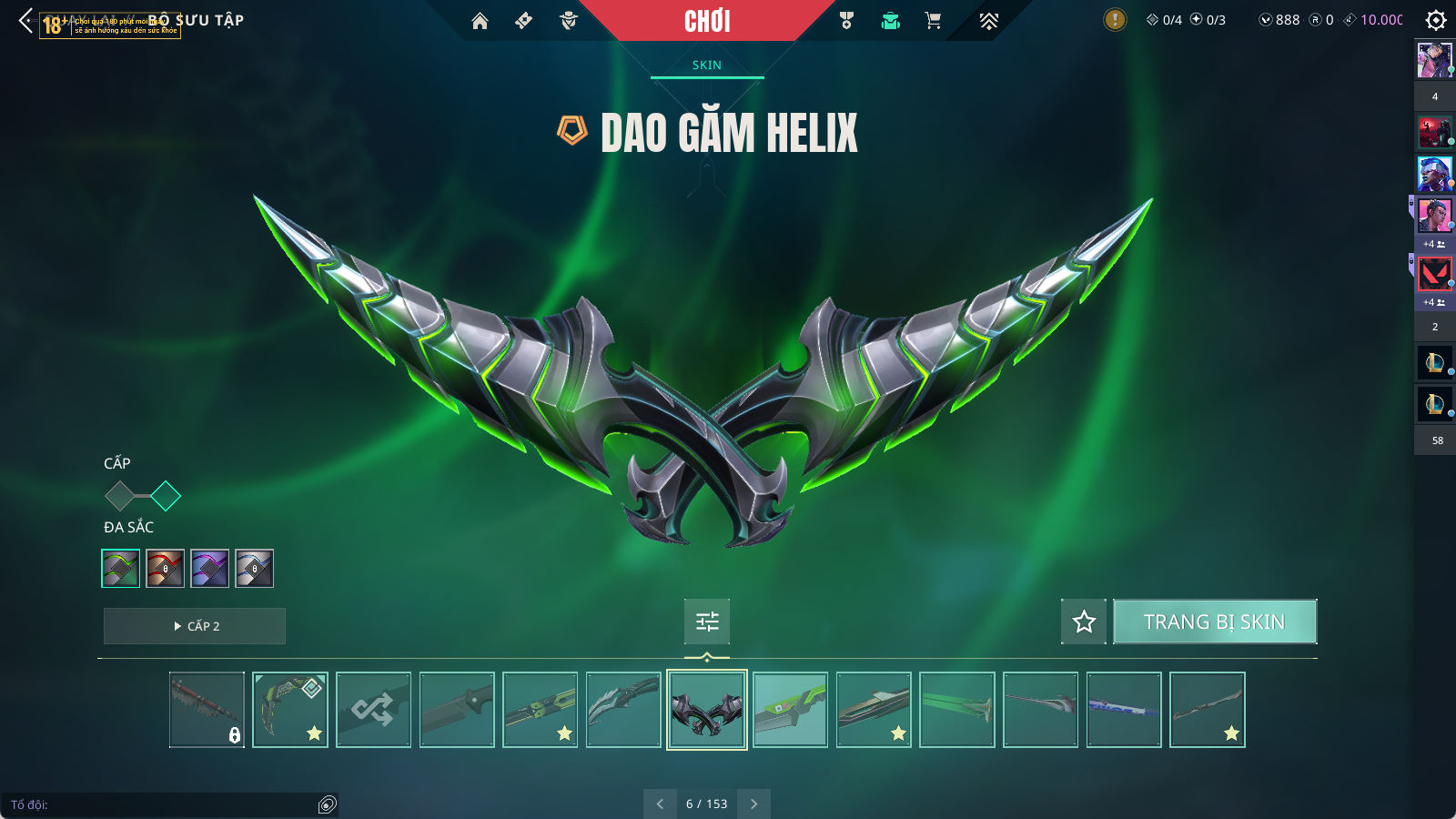Image resolution: width=1456 pixels, height=819 pixels.
Task: Toggle the favorite star button
Action: pos(1084,622)
